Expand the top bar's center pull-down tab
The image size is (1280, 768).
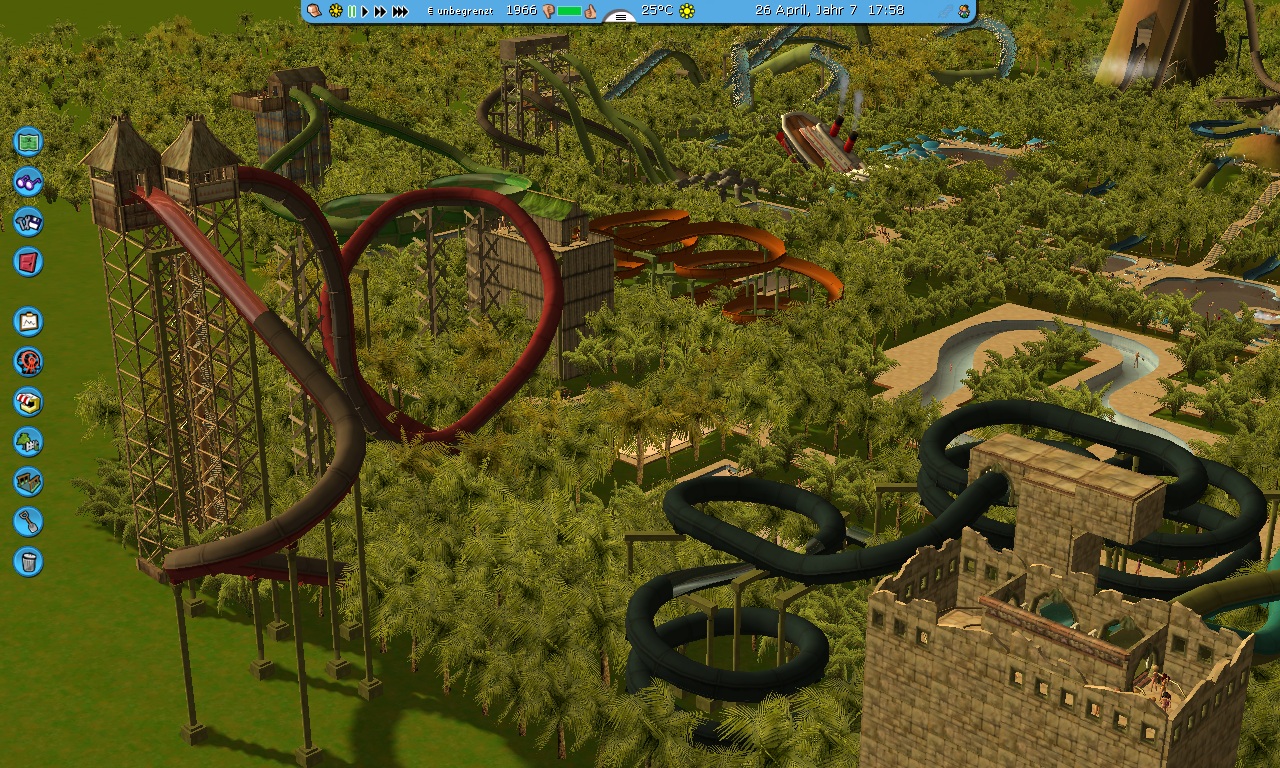coord(620,17)
